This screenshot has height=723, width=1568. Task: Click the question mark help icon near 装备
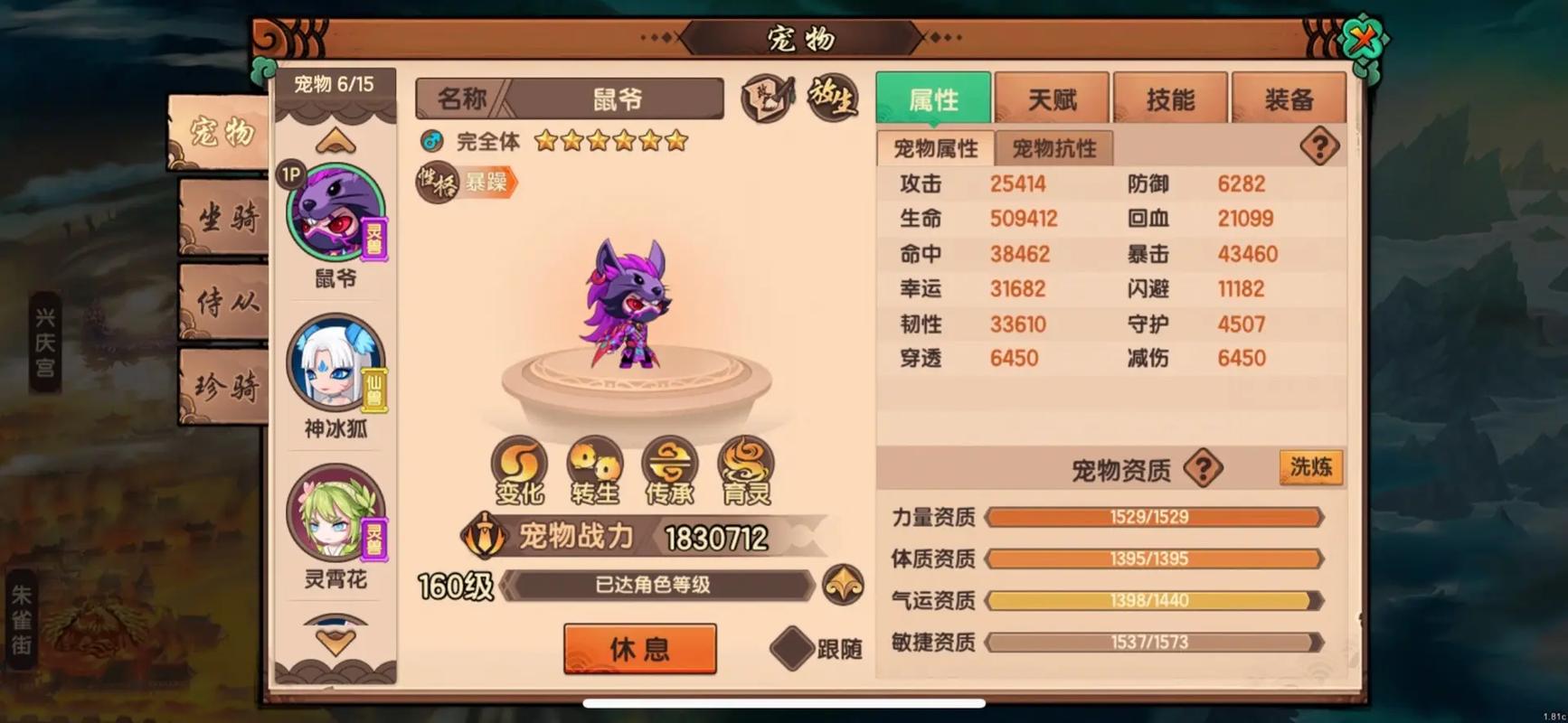tap(1319, 146)
